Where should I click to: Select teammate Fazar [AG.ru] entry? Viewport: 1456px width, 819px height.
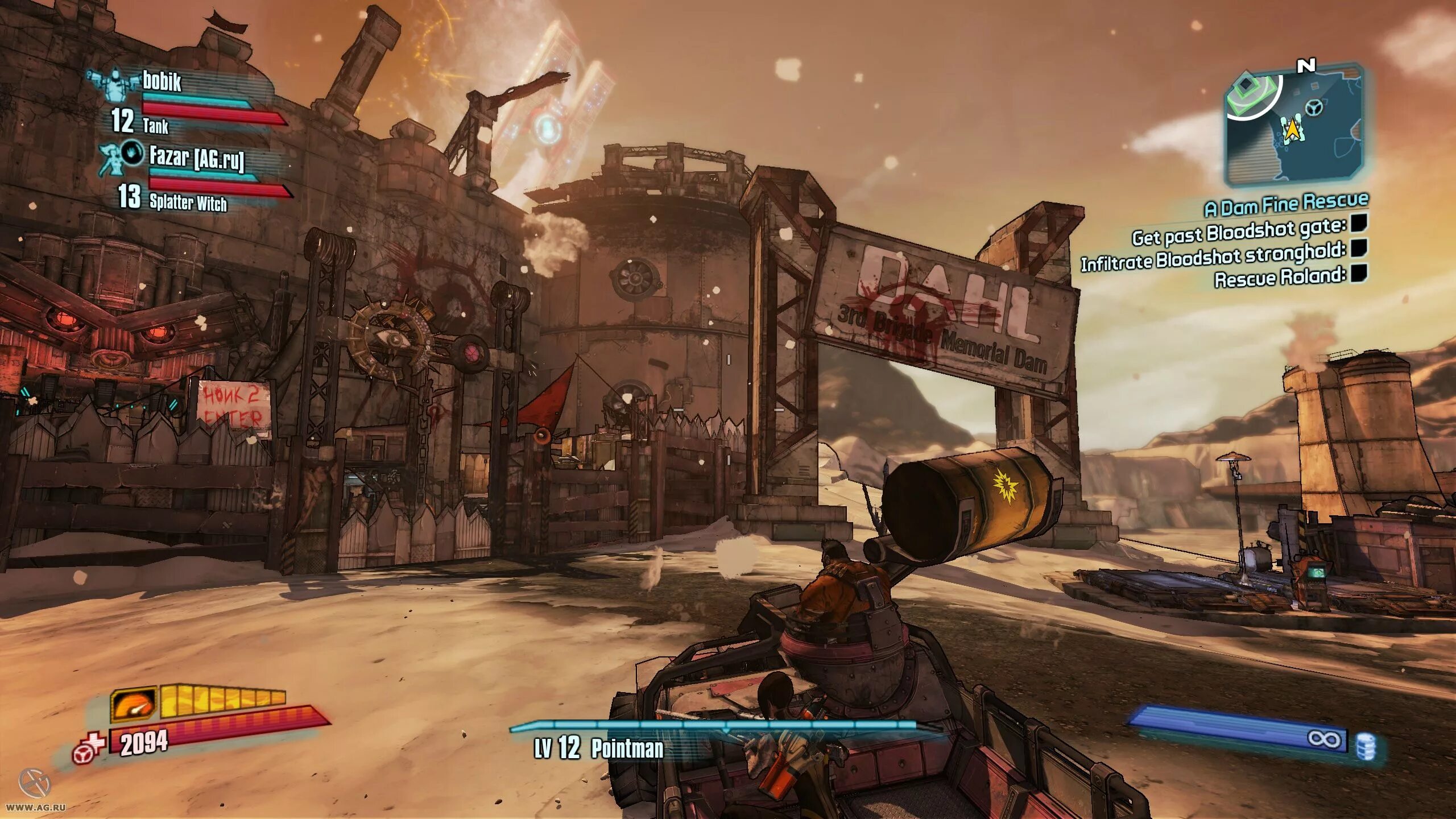click(197, 158)
